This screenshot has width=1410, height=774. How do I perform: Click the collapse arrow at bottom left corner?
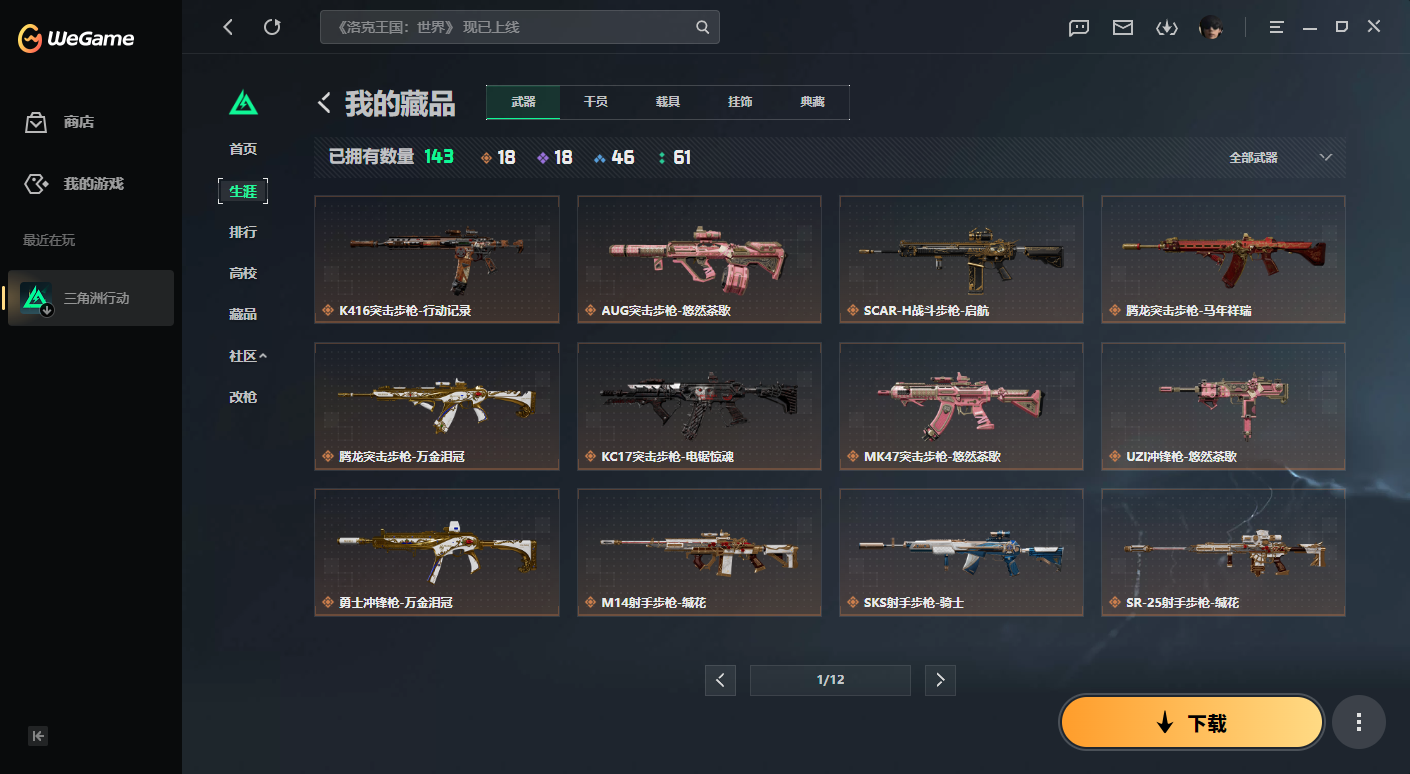coord(38,735)
